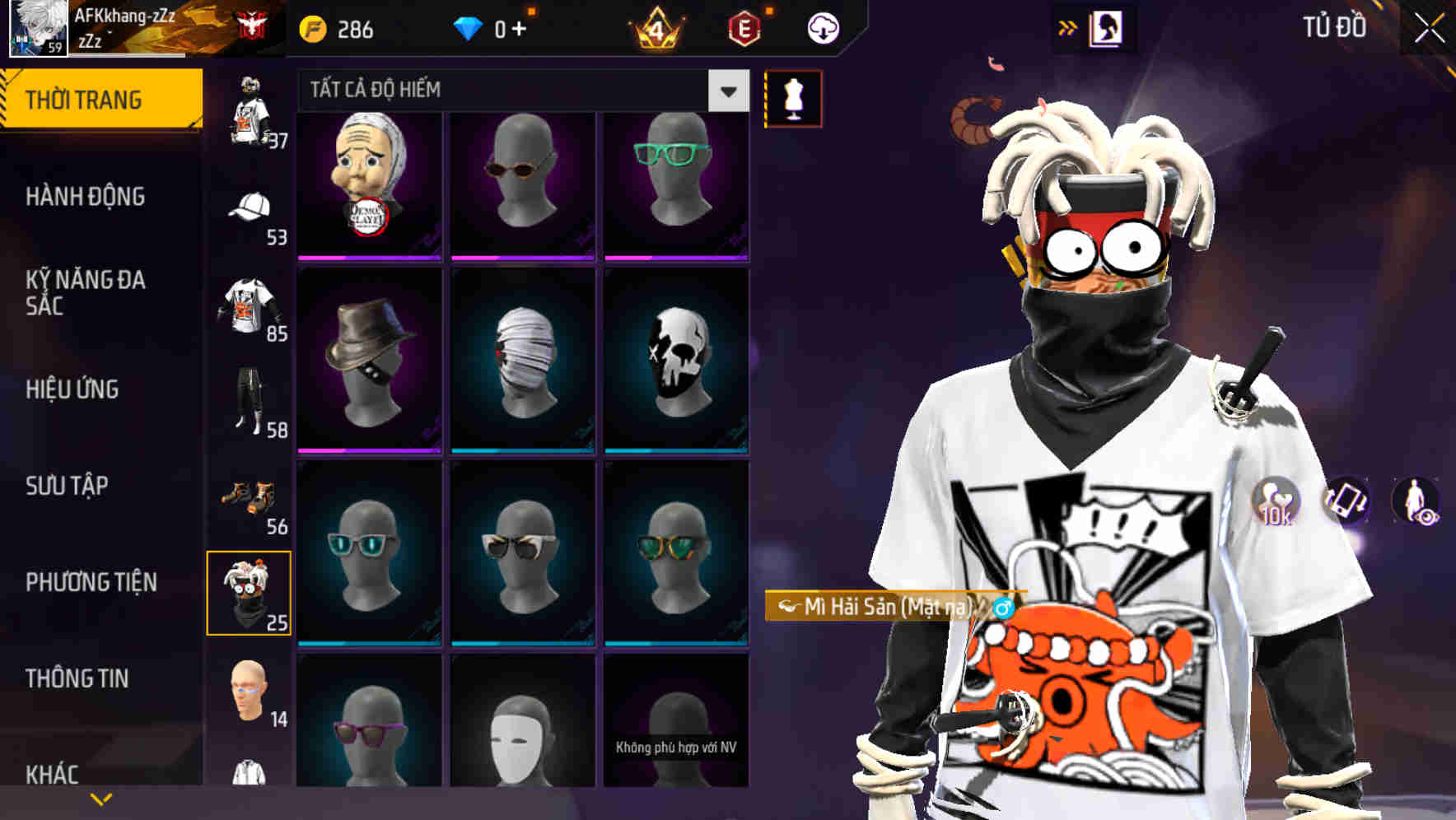Open the wardrobe profile icon near the double chevrons
Screen dimensions: 1456x820
point(1108,27)
